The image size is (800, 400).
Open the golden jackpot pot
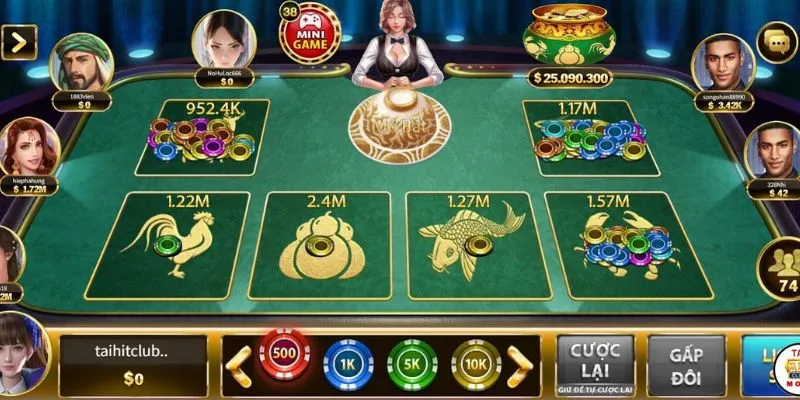pos(571,35)
